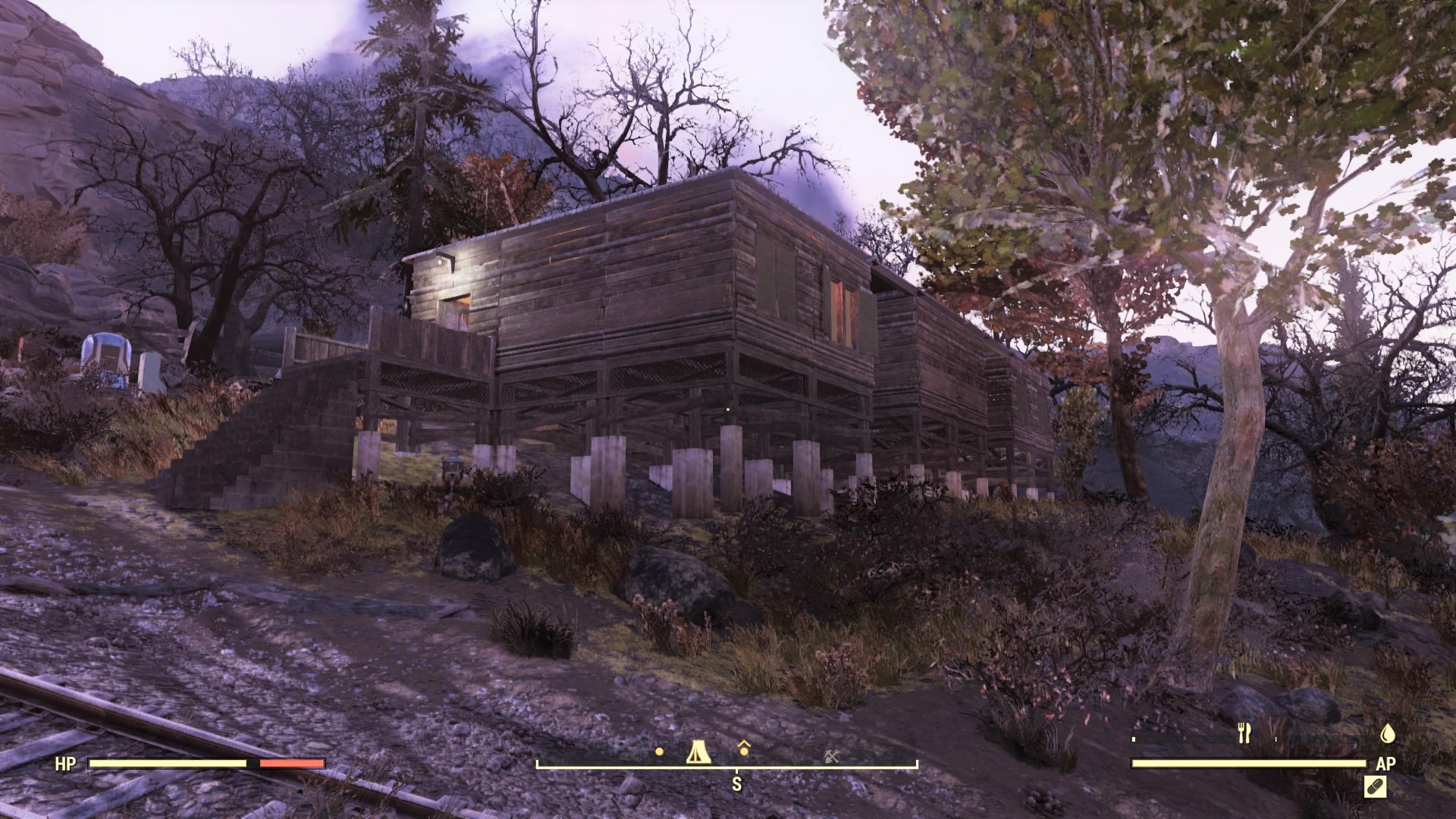Click the water drop thirst icon
The image size is (1456, 819).
pyautogui.click(x=1387, y=733)
